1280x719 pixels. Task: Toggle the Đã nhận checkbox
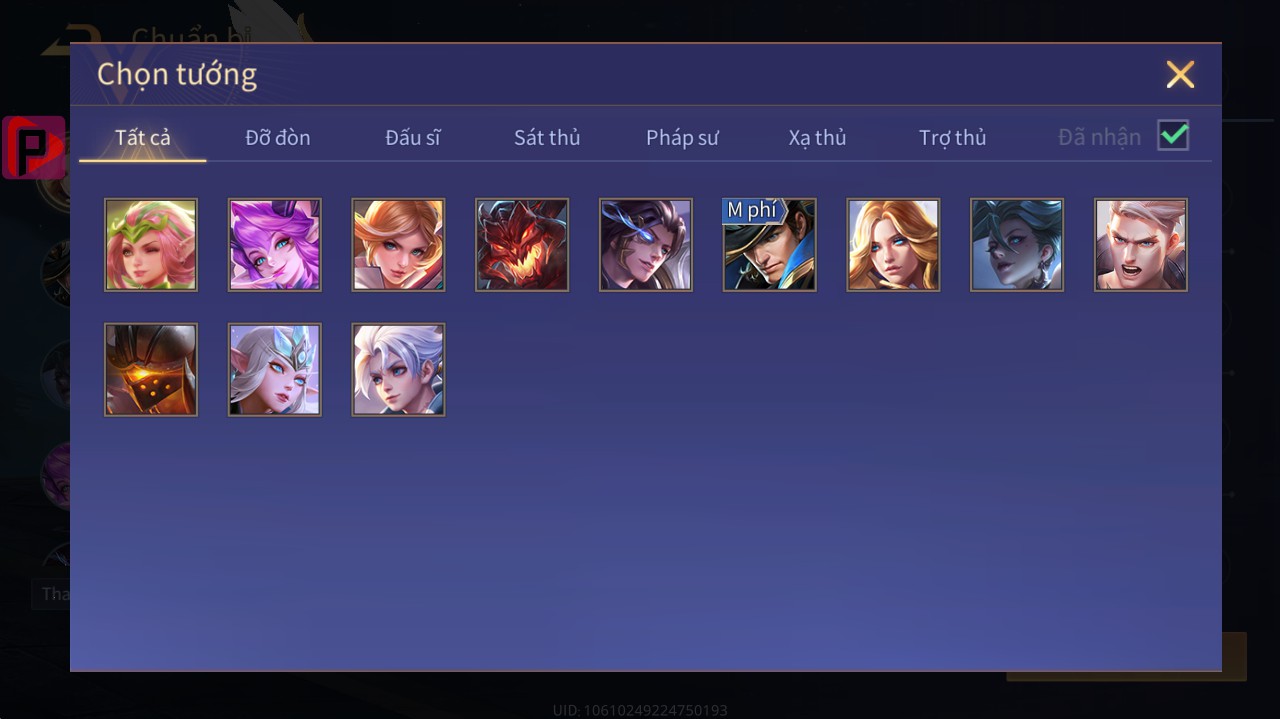(1173, 135)
